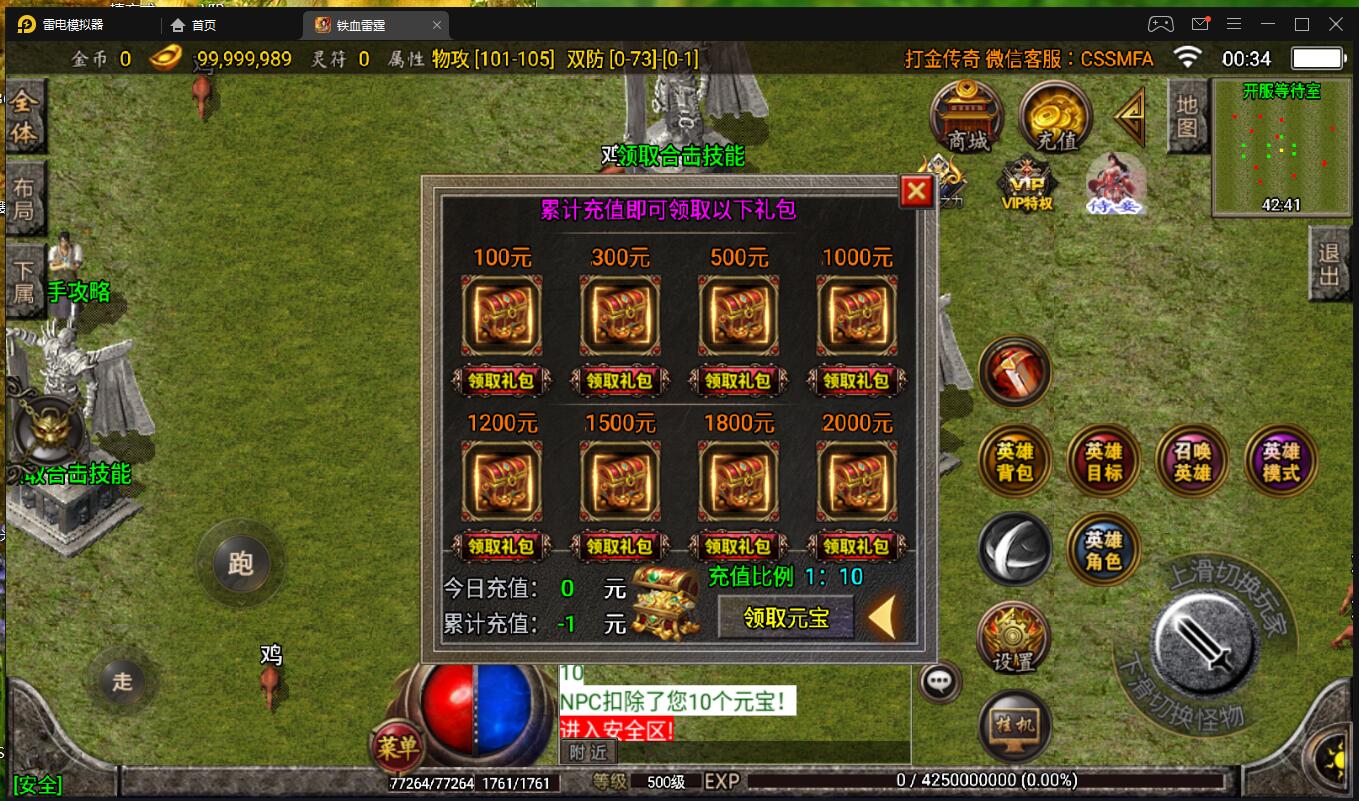Toggle the 跑 run movement mode
Screen dimensions: 1359x801
pos(240,561)
